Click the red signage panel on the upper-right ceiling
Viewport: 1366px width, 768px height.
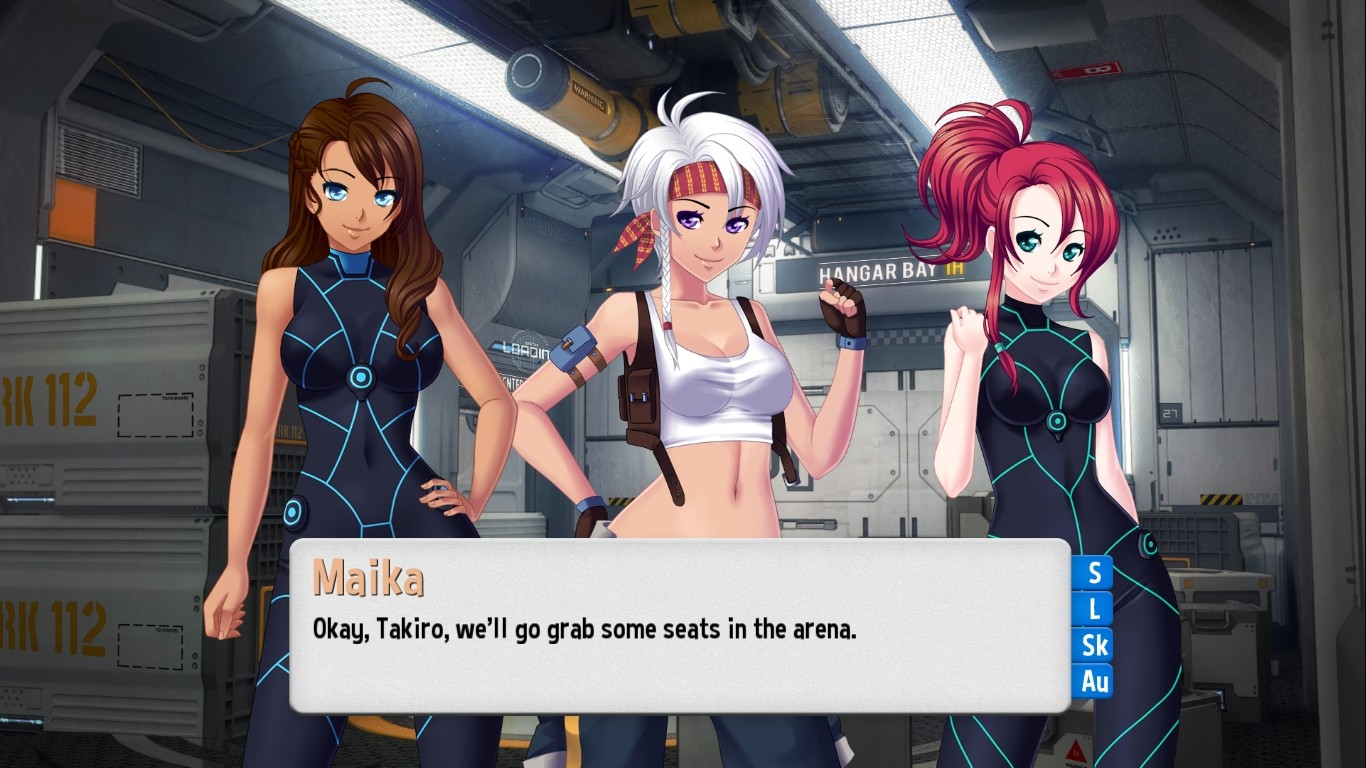point(1085,69)
